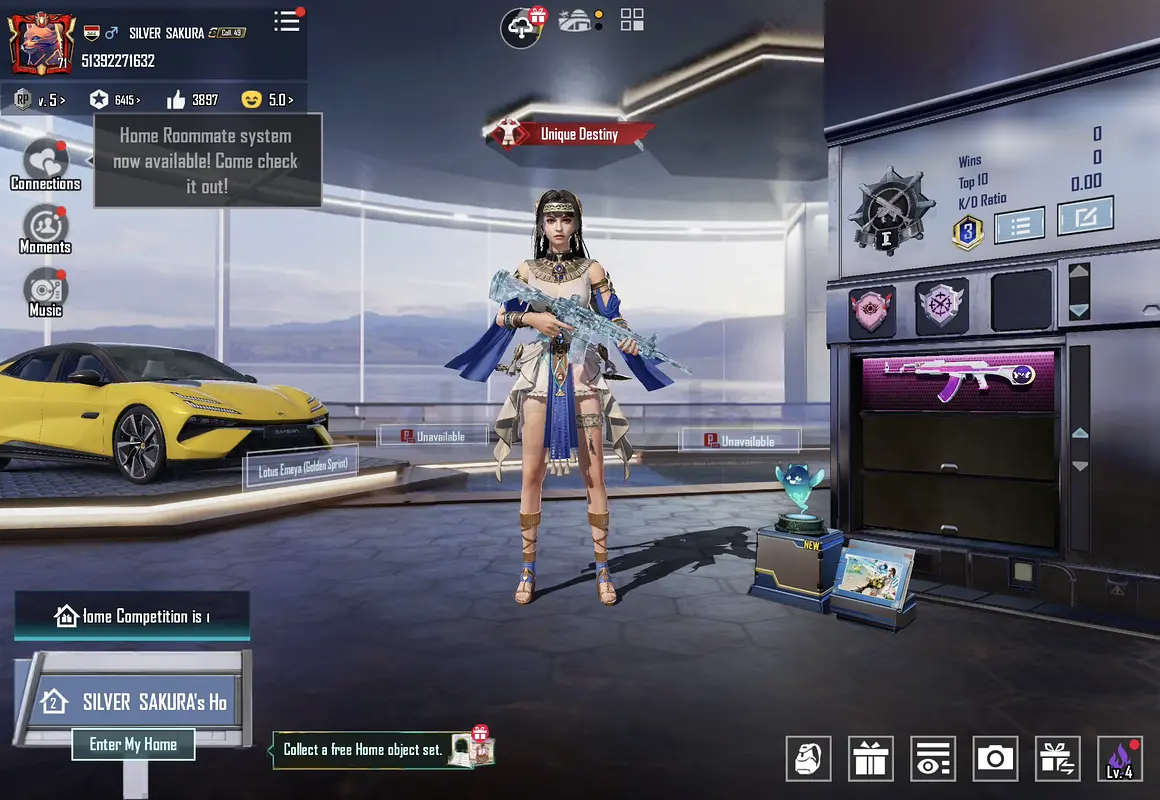The image size is (1160, 800).
Task: Click the Enter My Home button
Action: pyautogui.click(x=133, y=744)
